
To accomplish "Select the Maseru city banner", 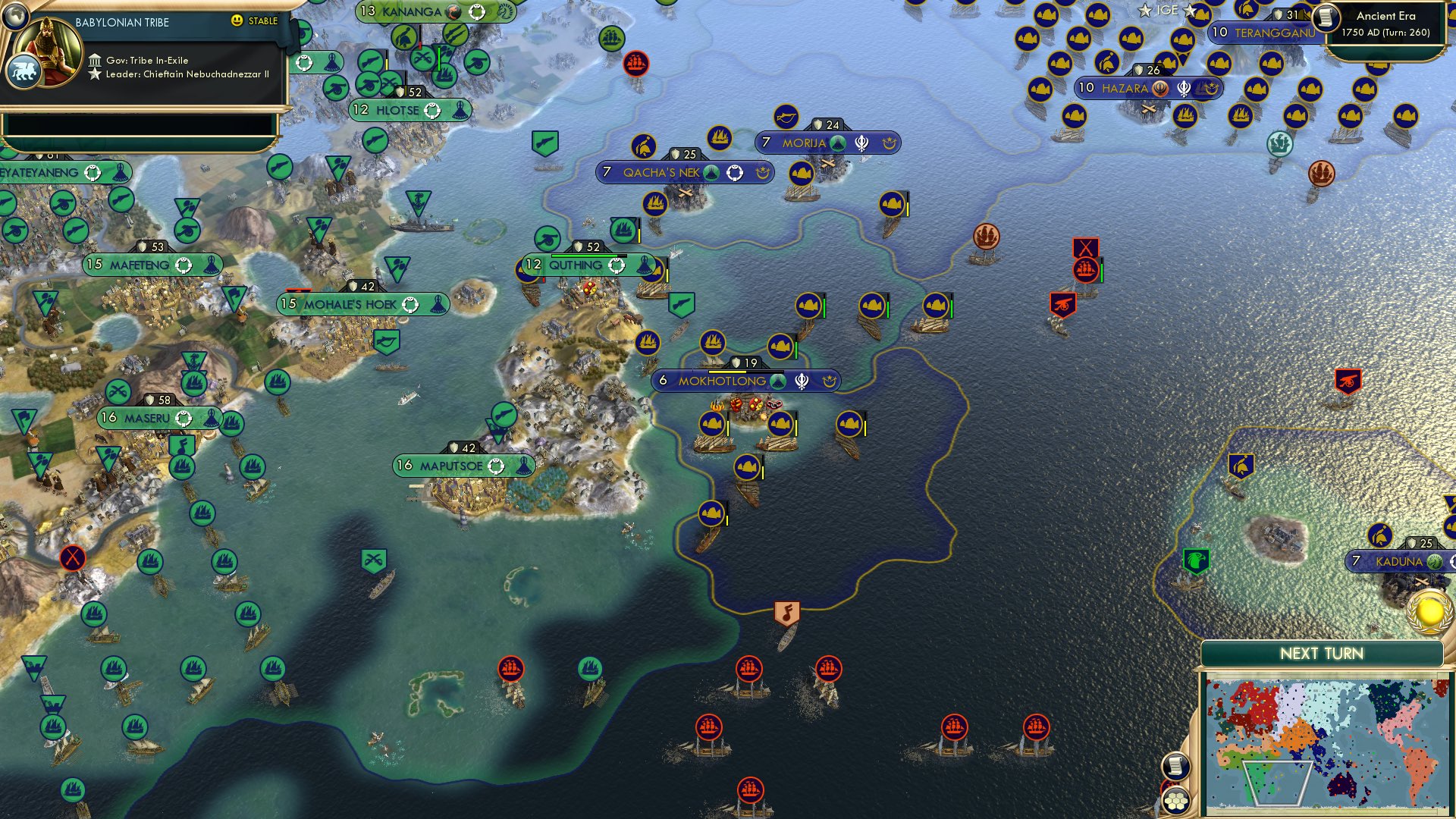I will pos(148,416).
